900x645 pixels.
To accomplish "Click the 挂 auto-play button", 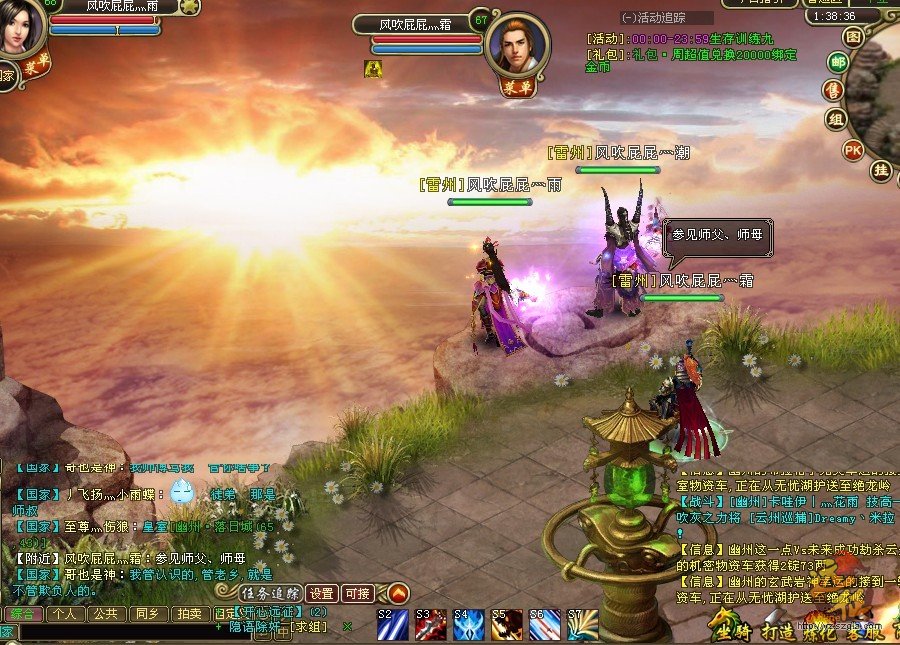I will (881, 170).
